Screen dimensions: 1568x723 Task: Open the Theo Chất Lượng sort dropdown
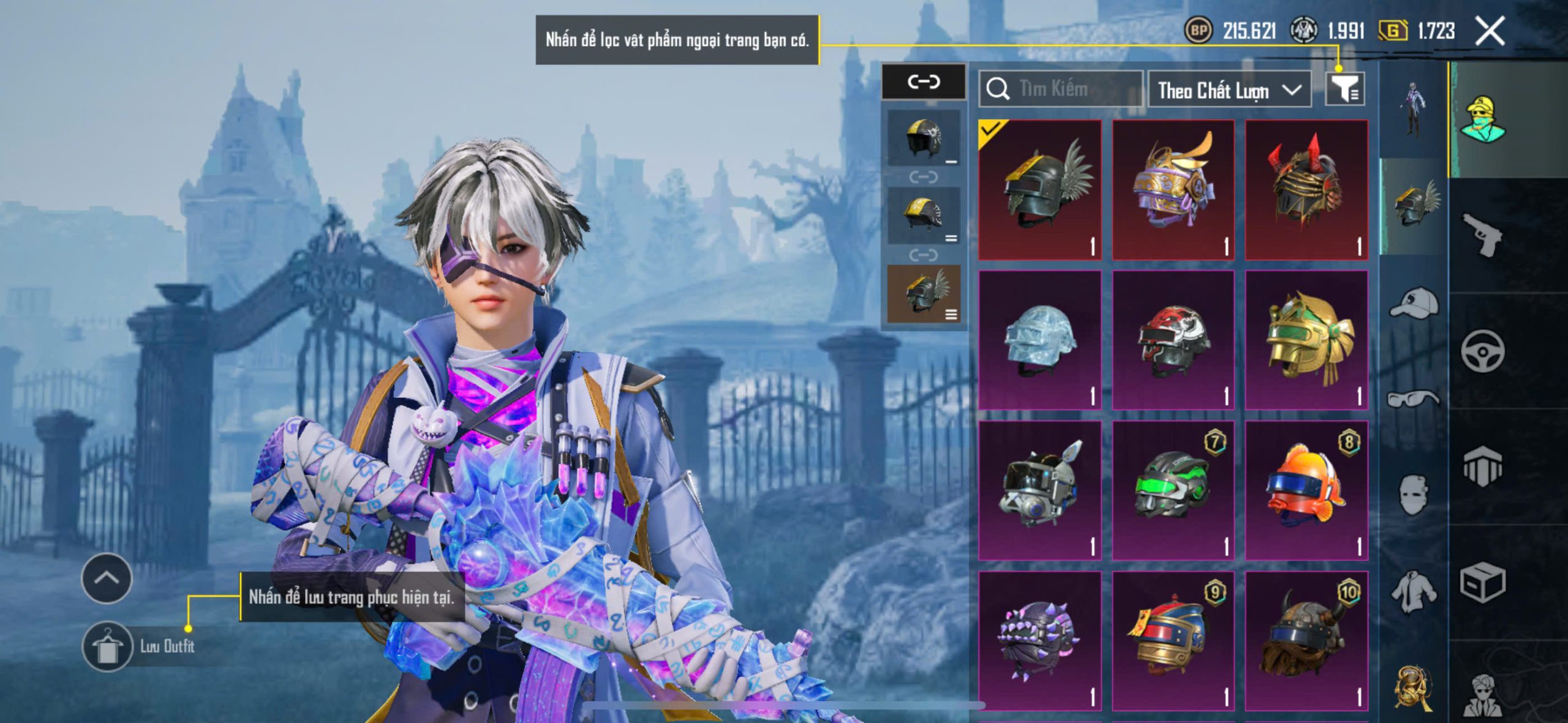coord(1229,91)
